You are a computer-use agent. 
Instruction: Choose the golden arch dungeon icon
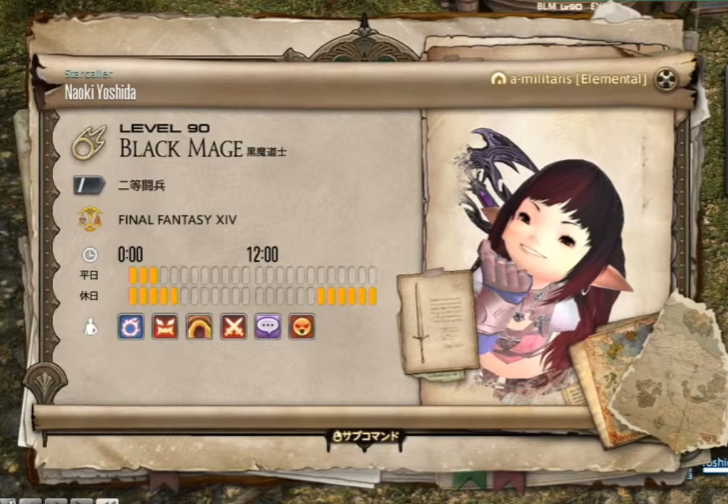pyautogui.click(x=199, y=326)
